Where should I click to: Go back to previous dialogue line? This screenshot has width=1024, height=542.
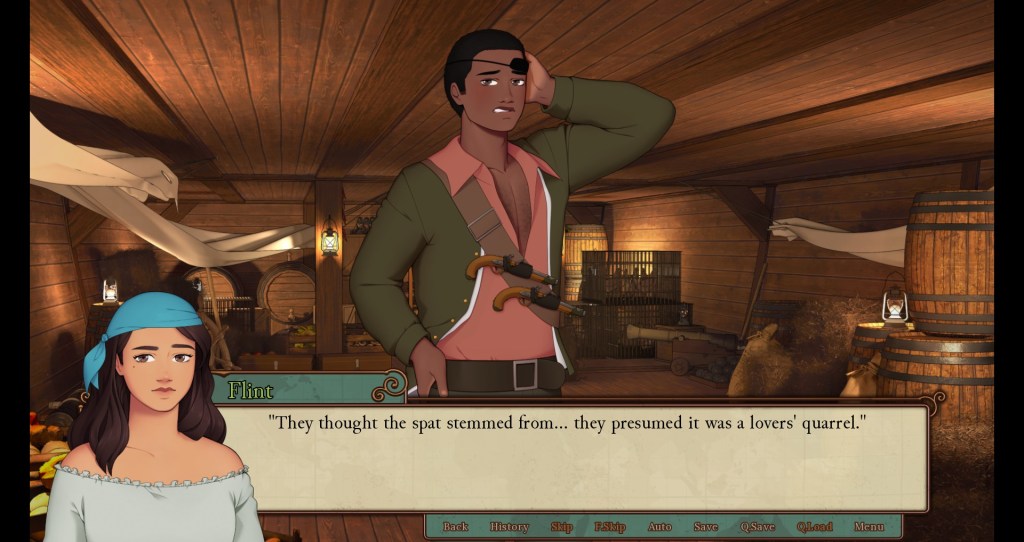tap(455, 527)
